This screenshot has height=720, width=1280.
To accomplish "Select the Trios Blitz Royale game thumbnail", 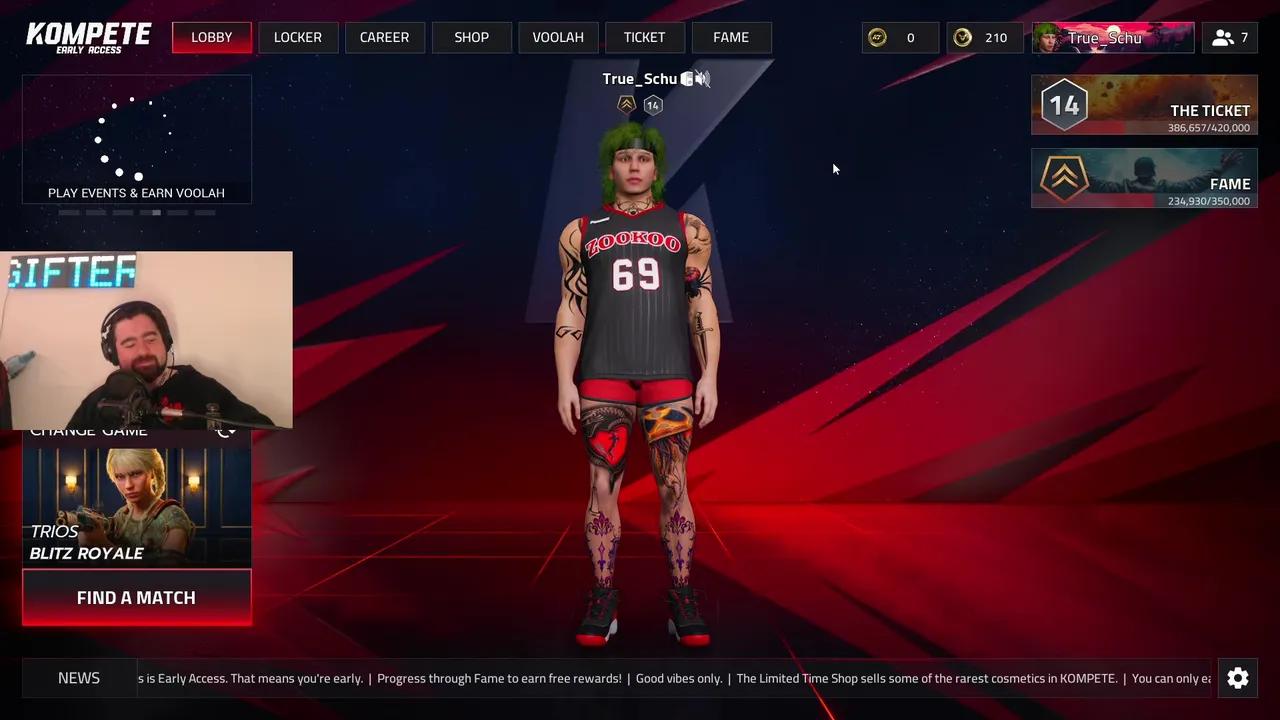I will click(x=136, y=505).
